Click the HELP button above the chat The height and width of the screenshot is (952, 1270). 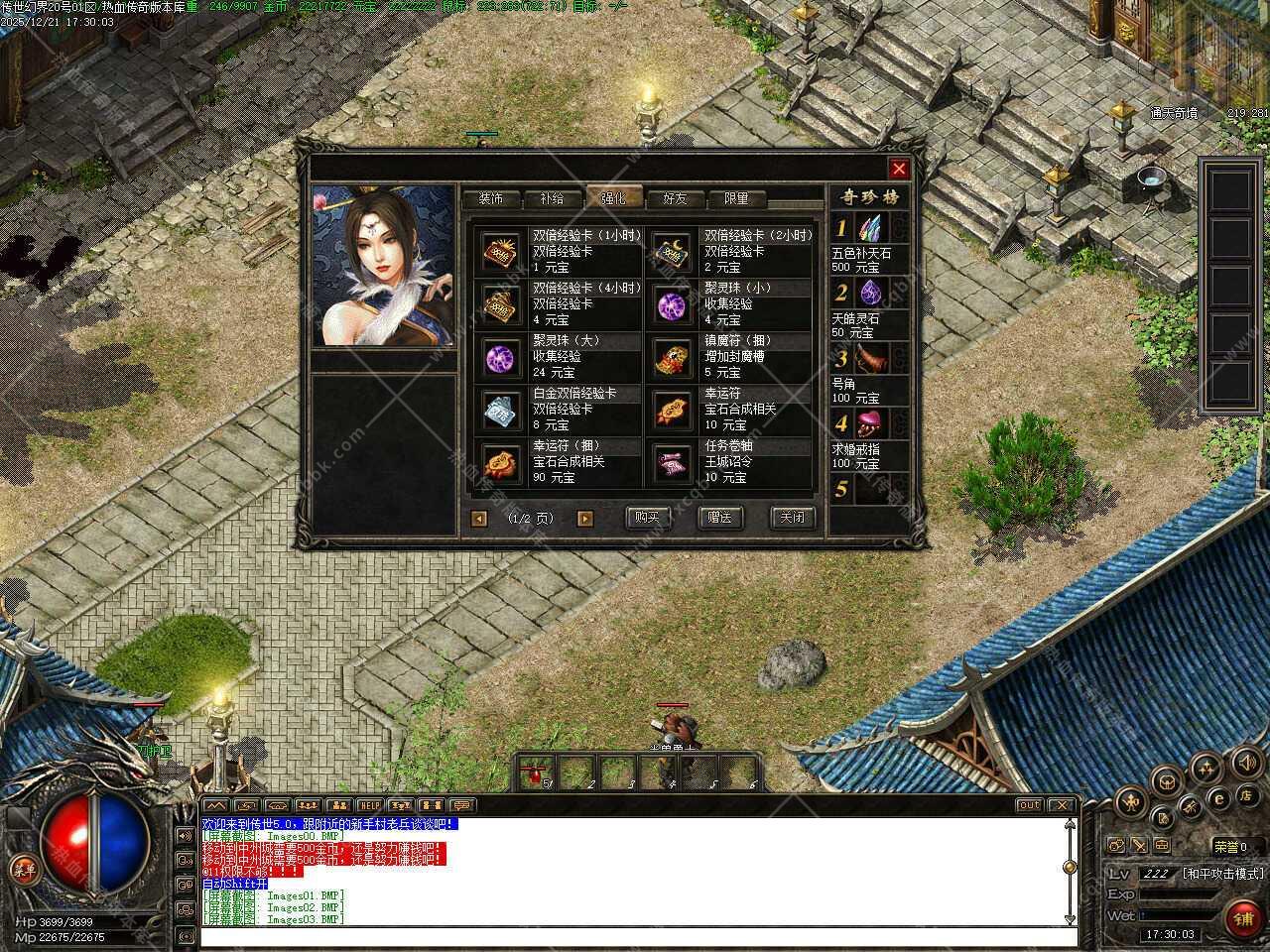tap(370, 805)
